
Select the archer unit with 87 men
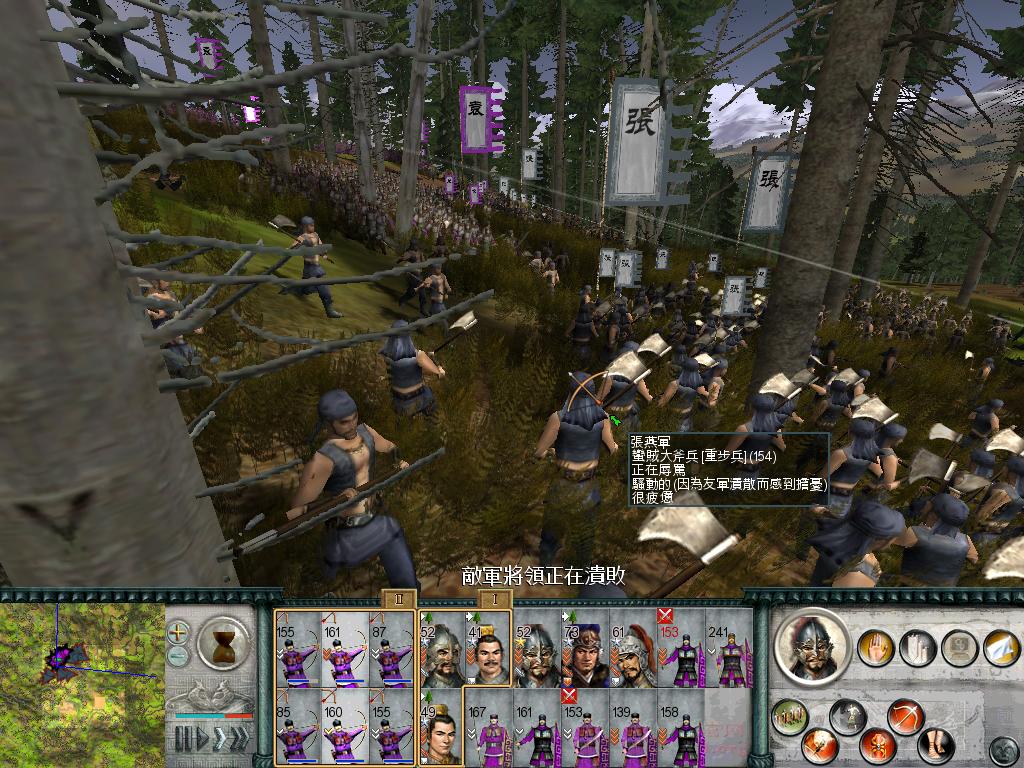pyautogui.click(x=389, y=648)
